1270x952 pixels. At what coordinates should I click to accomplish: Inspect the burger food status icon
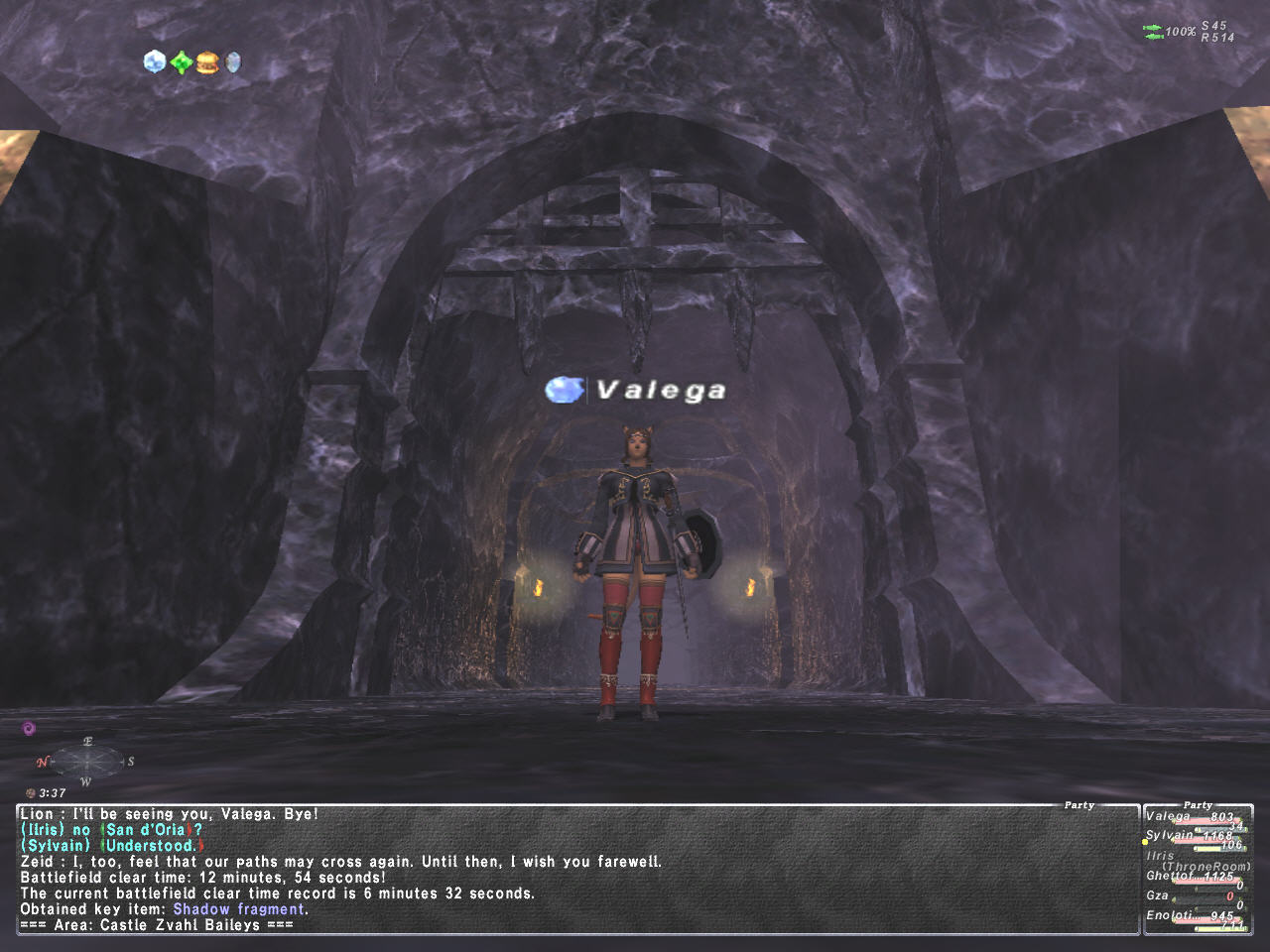pyautogui.click(x=206, y=63)
